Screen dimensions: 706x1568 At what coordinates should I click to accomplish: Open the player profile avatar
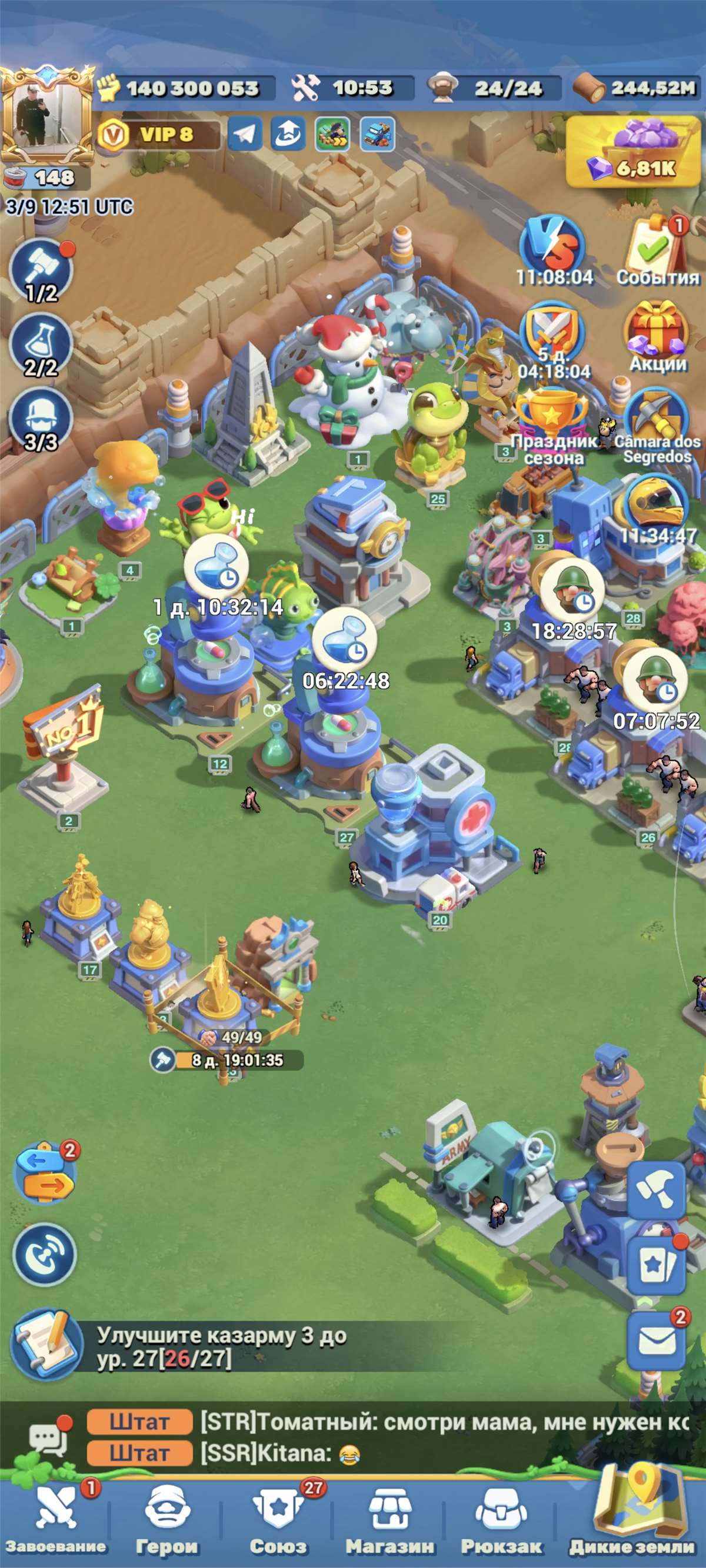point(46,116)
